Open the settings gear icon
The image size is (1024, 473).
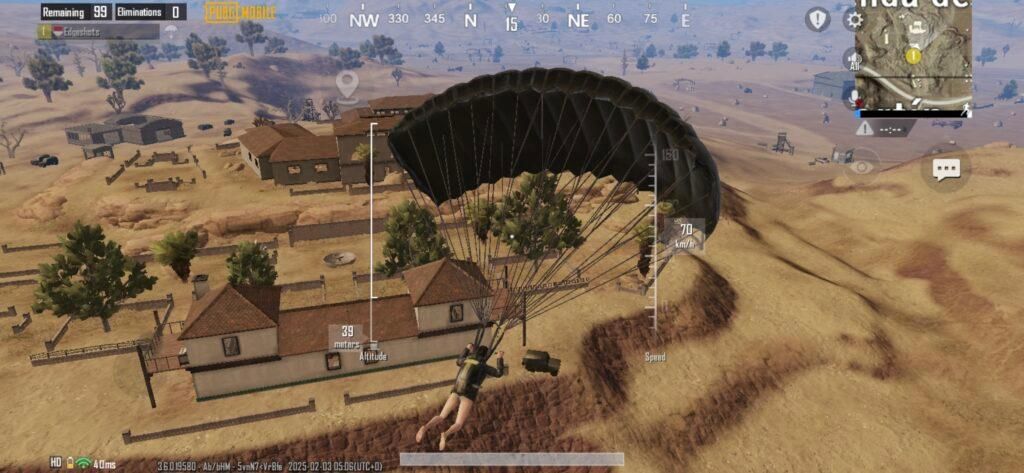click(x=853, y=19)
